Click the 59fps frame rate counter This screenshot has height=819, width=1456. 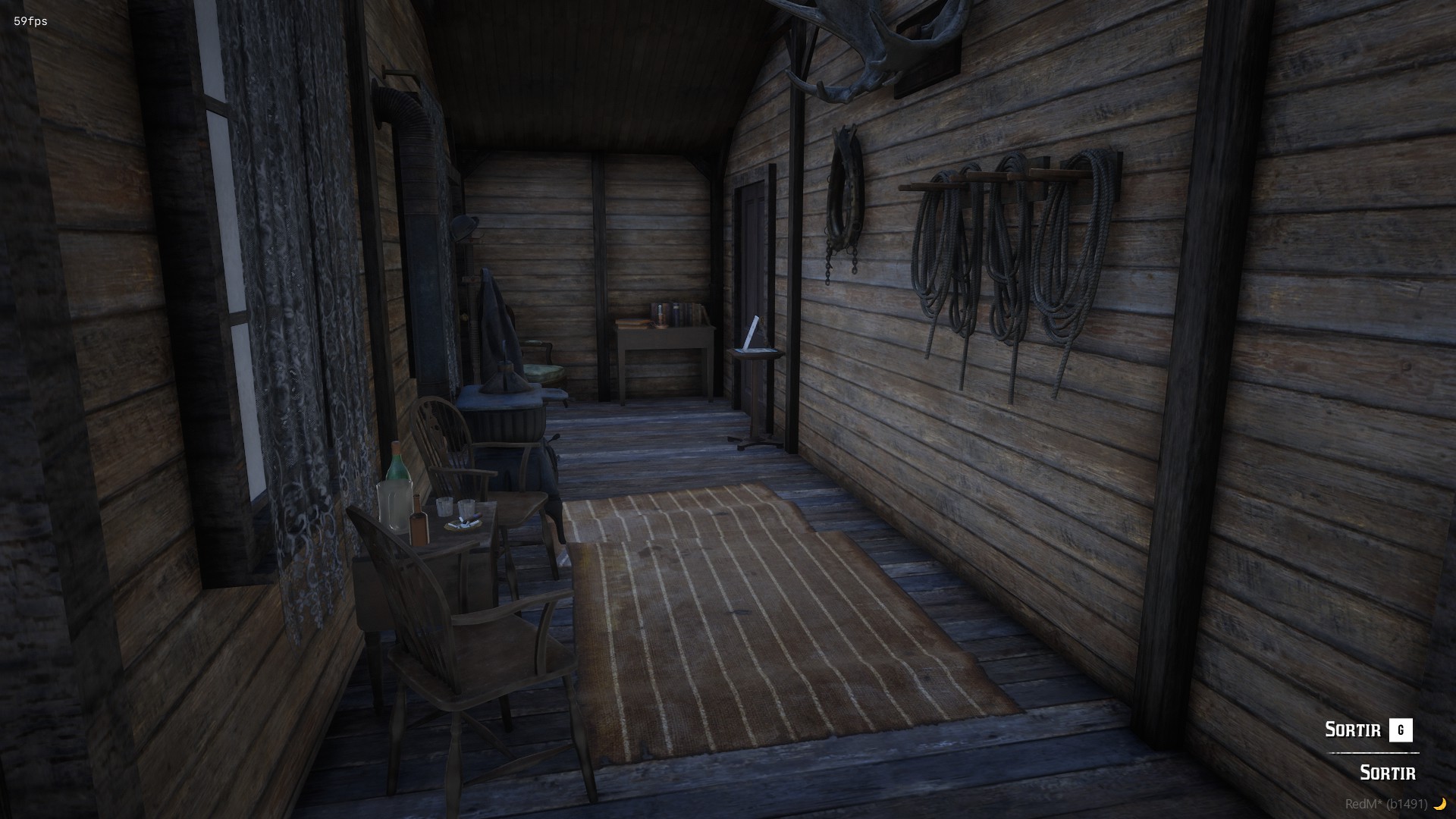pyautogui.click(x=30, y=22)
